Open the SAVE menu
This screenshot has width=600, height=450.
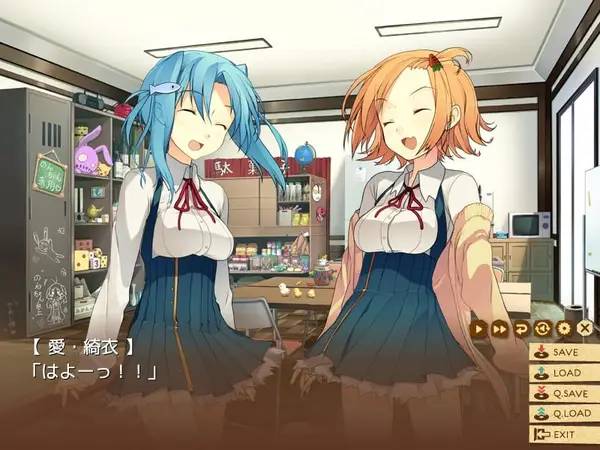564,352
